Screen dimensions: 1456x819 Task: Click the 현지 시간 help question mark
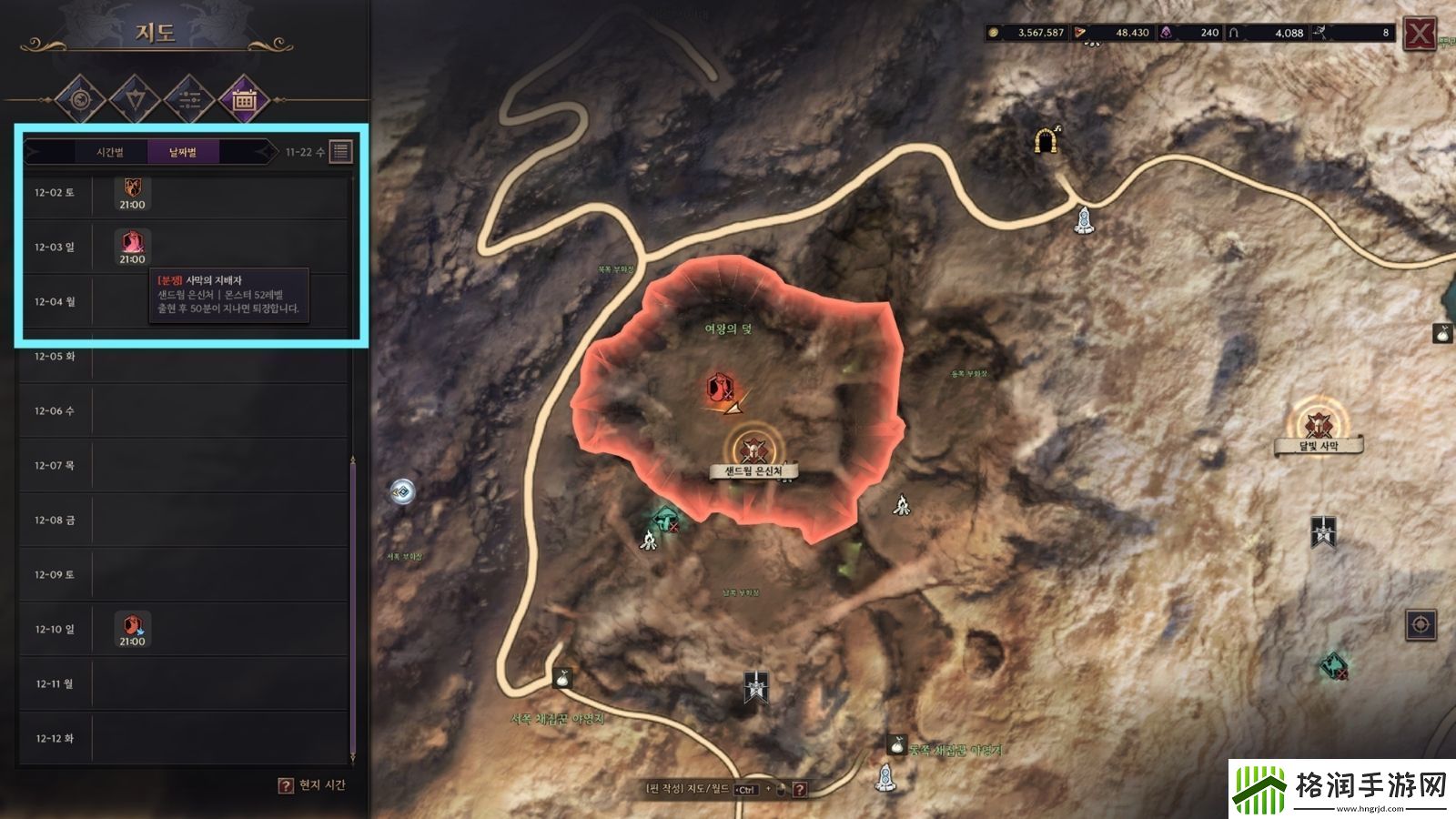pyautogui.click(x=286, y=785)
